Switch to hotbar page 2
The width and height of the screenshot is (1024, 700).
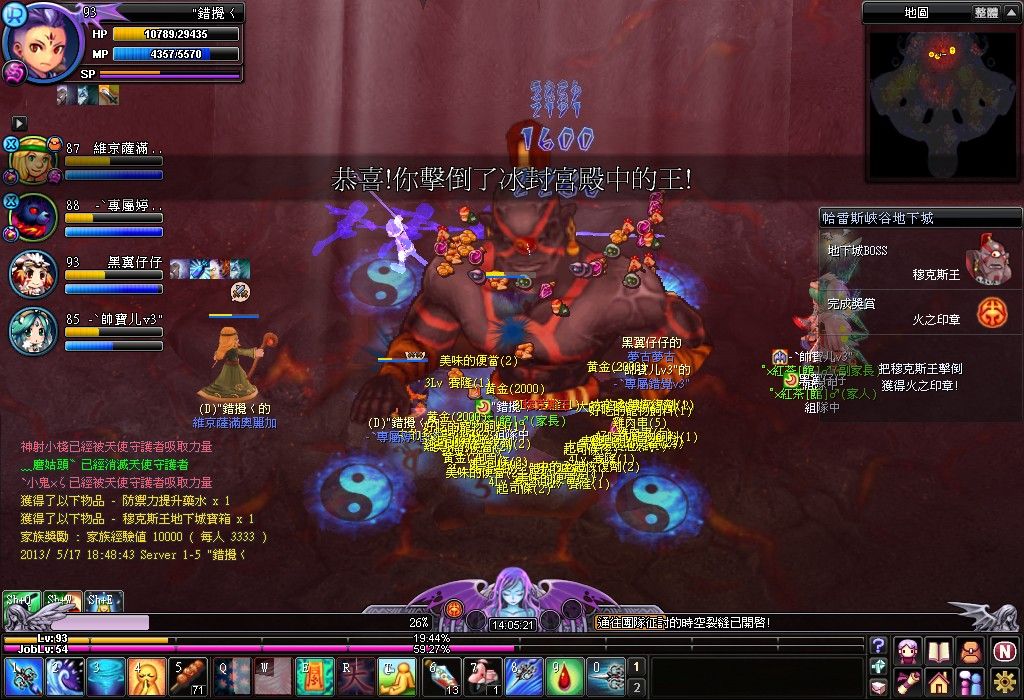637,686
